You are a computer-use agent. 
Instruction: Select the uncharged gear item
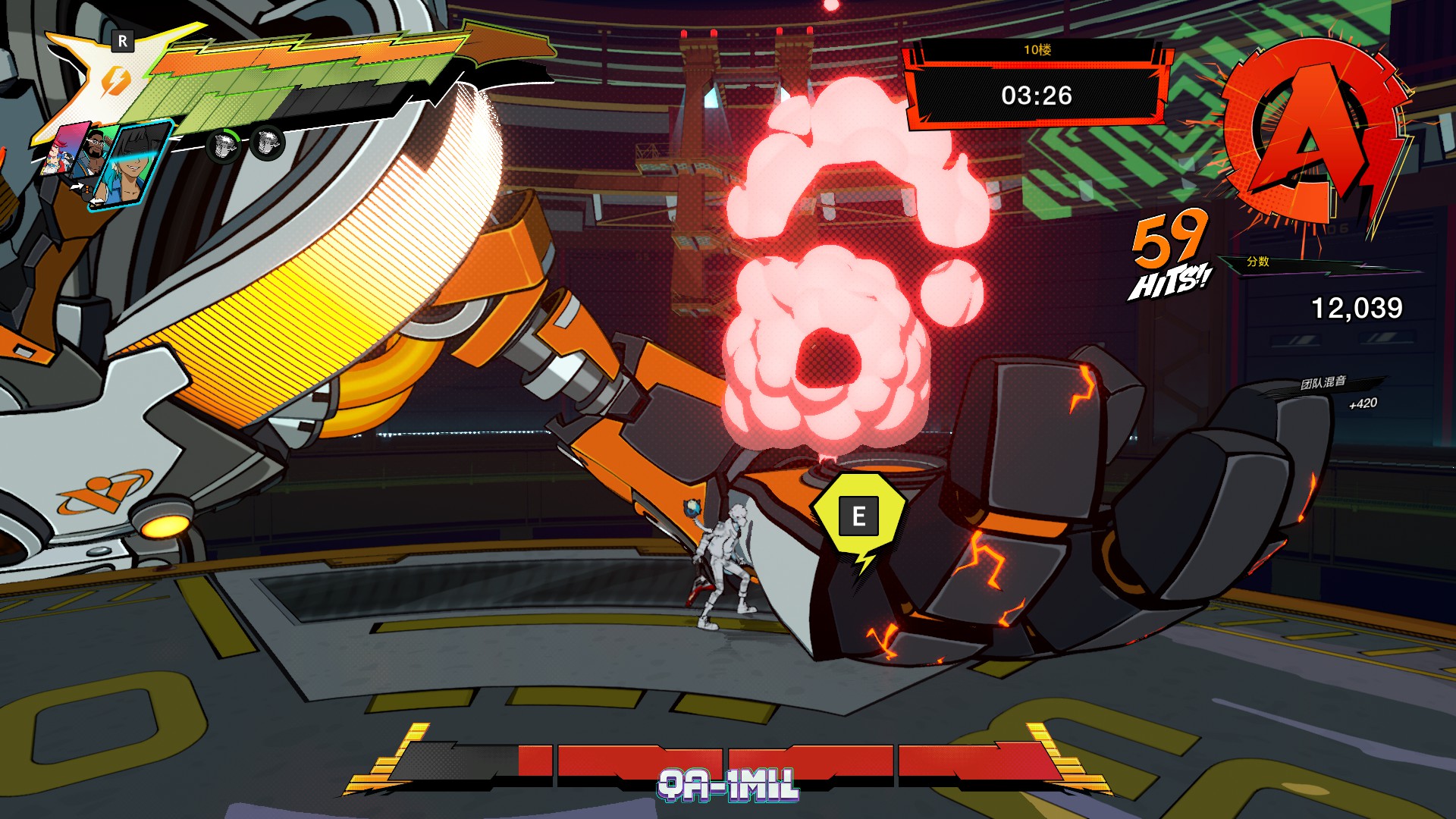[x=267, y=142]
